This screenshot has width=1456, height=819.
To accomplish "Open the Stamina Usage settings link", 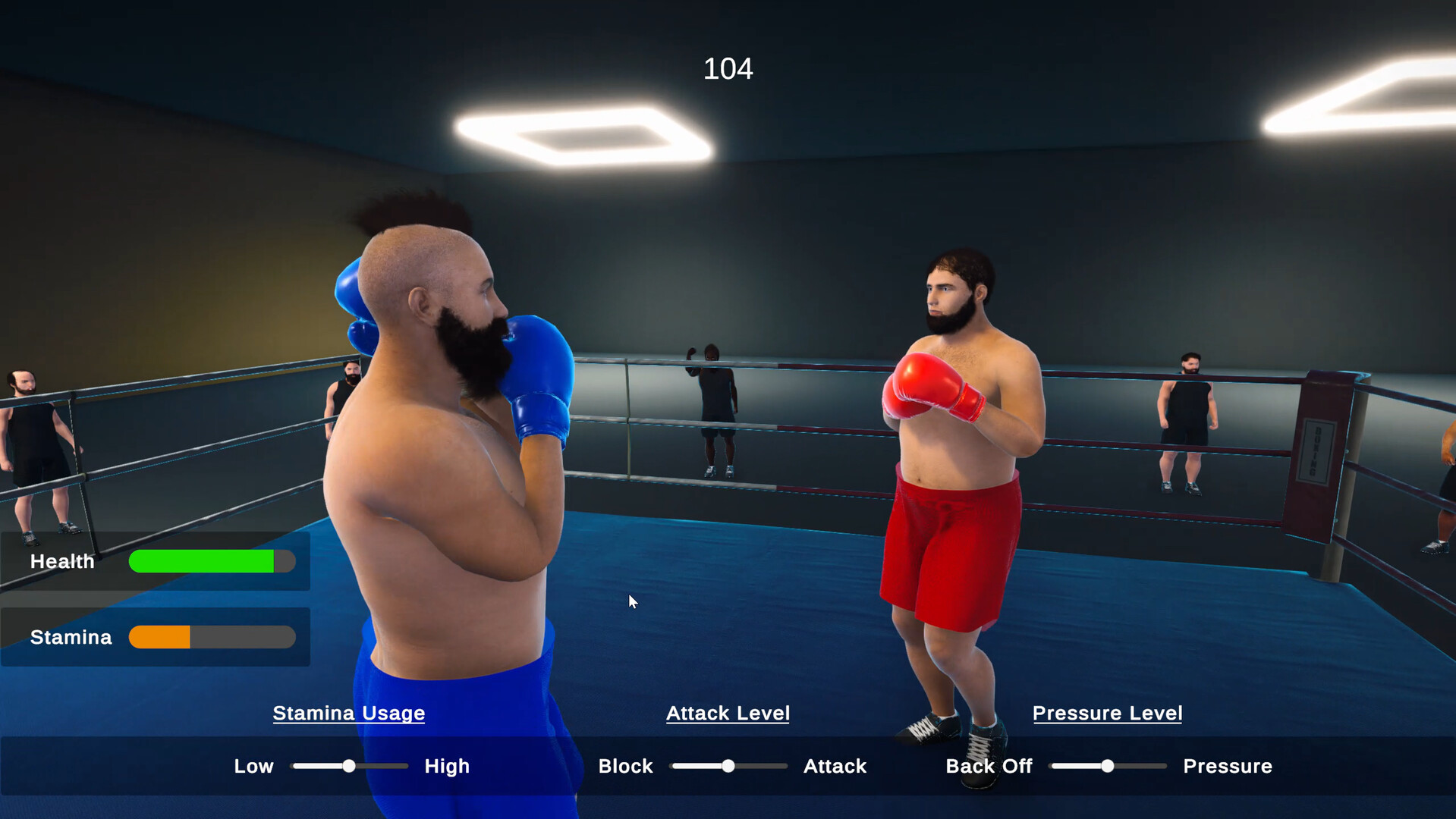I will [349, 714].
